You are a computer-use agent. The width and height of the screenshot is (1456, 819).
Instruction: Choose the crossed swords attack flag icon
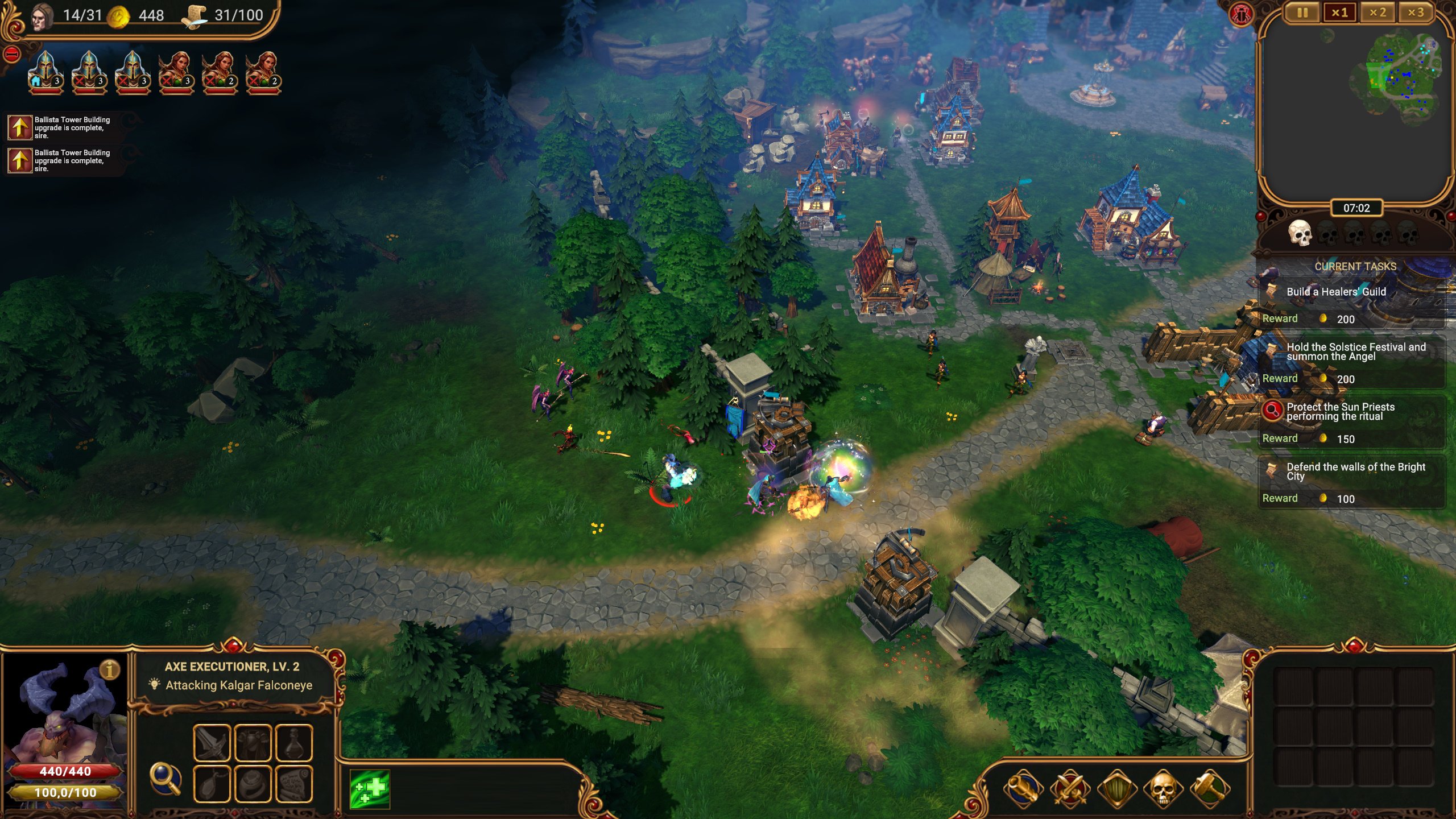coord(1070,789)
